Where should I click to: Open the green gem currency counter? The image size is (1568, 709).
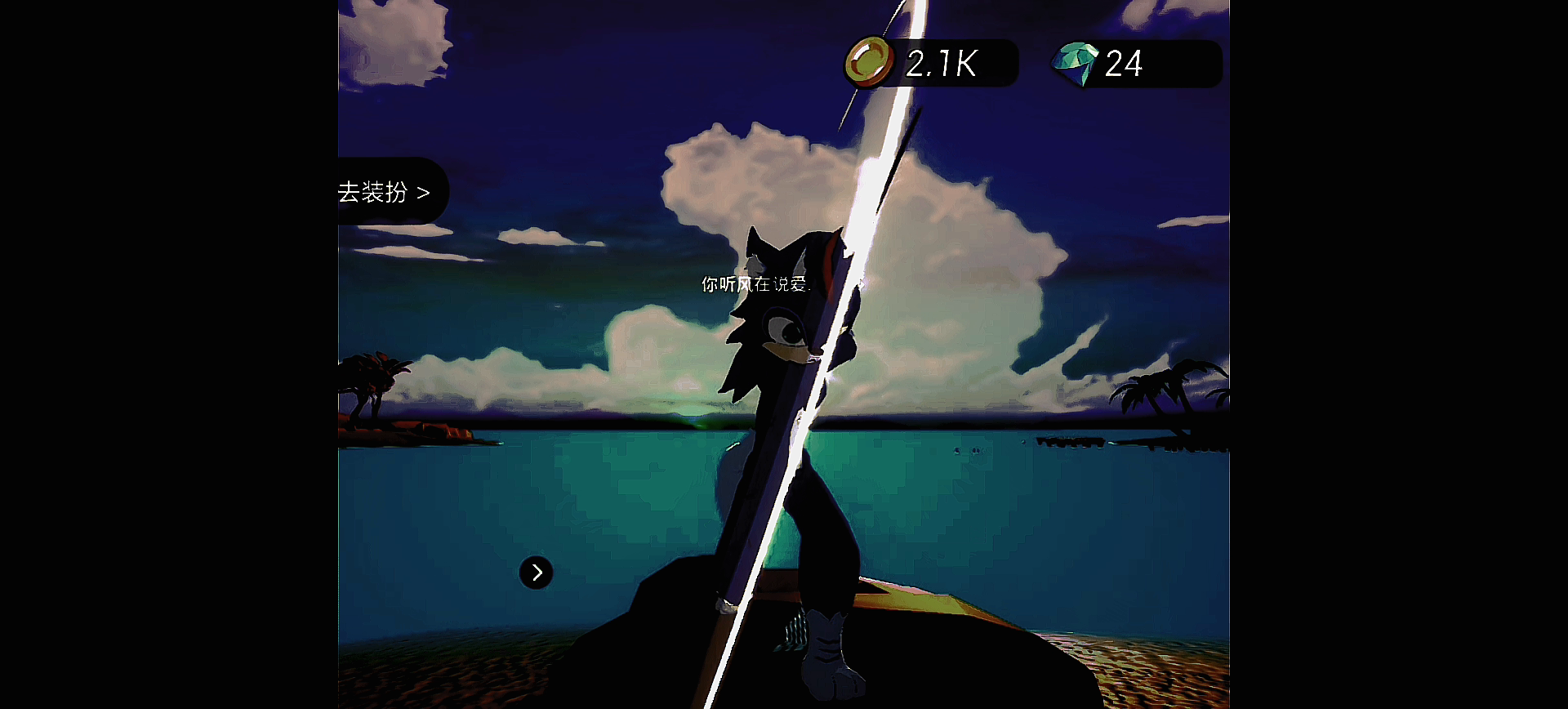coord(1137,64)
